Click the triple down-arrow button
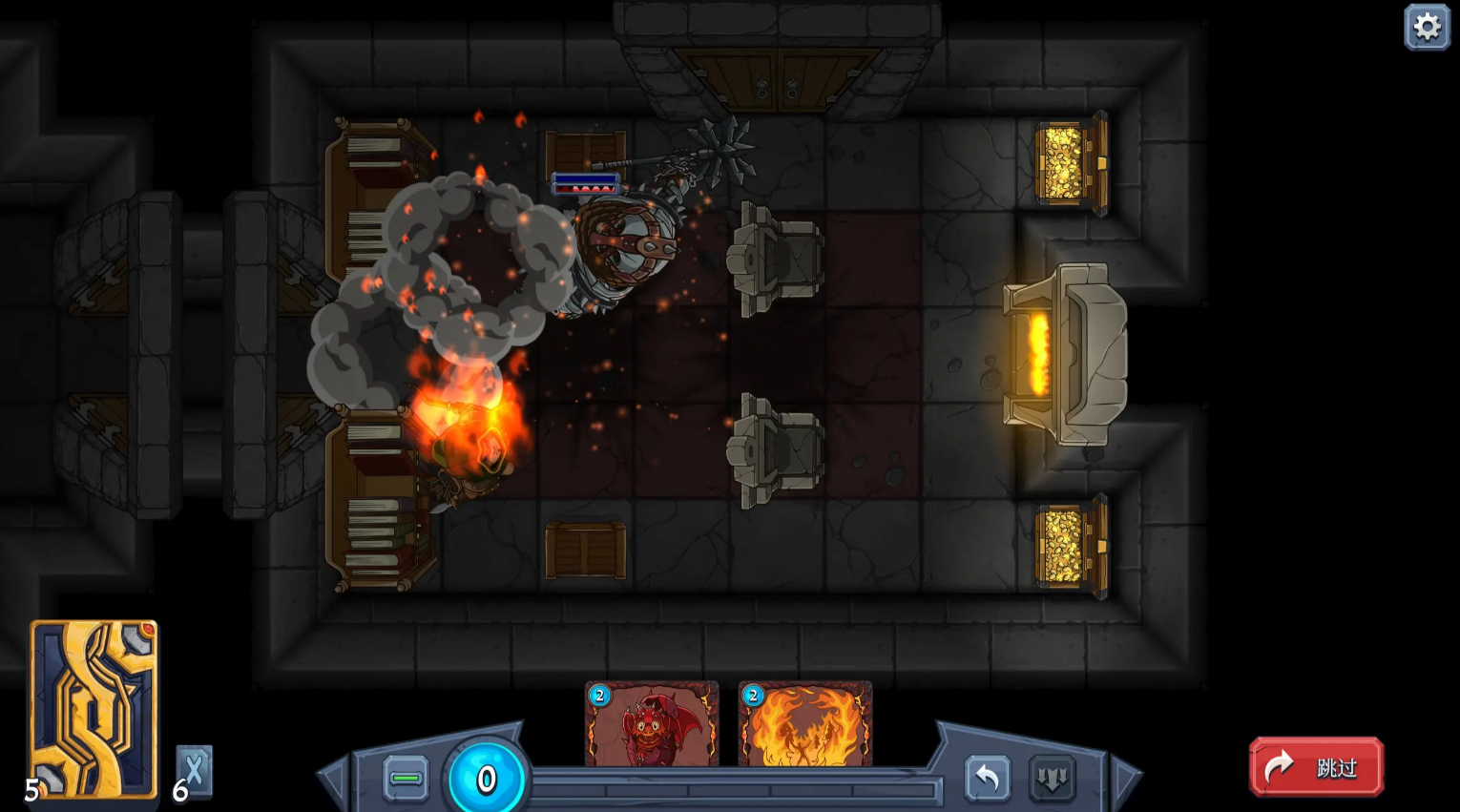Screen dimensions: 1460x812 pyautogui.click(x=1052, y=779)
